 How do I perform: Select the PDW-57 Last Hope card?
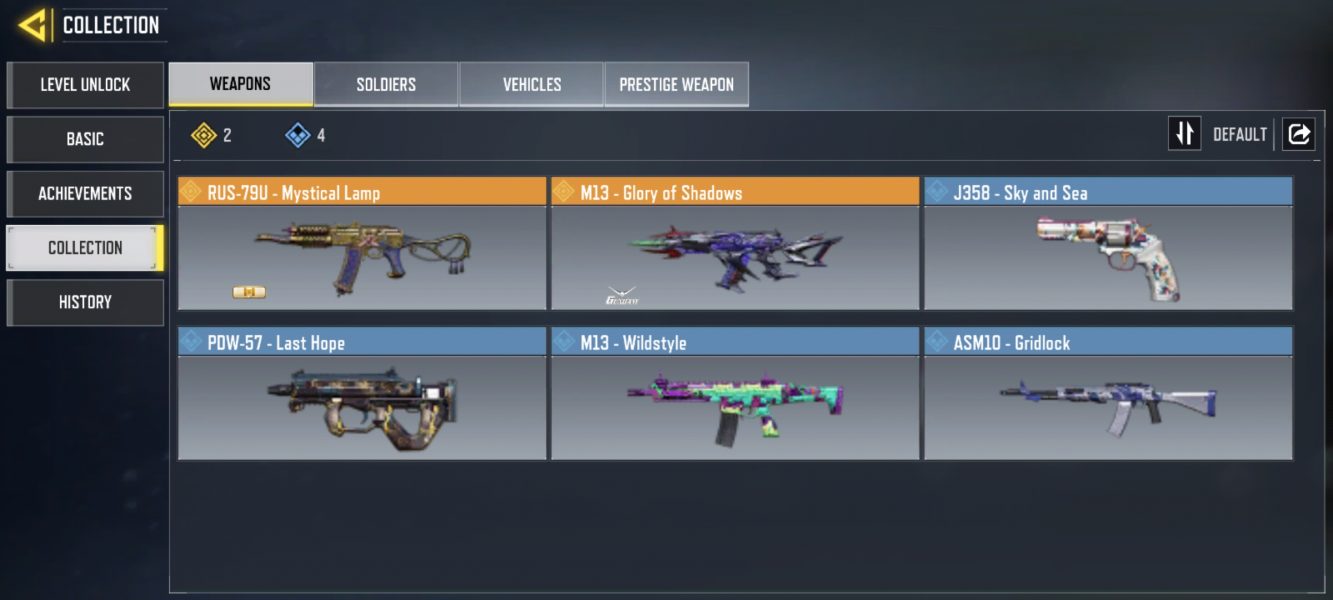click(362, 394)
